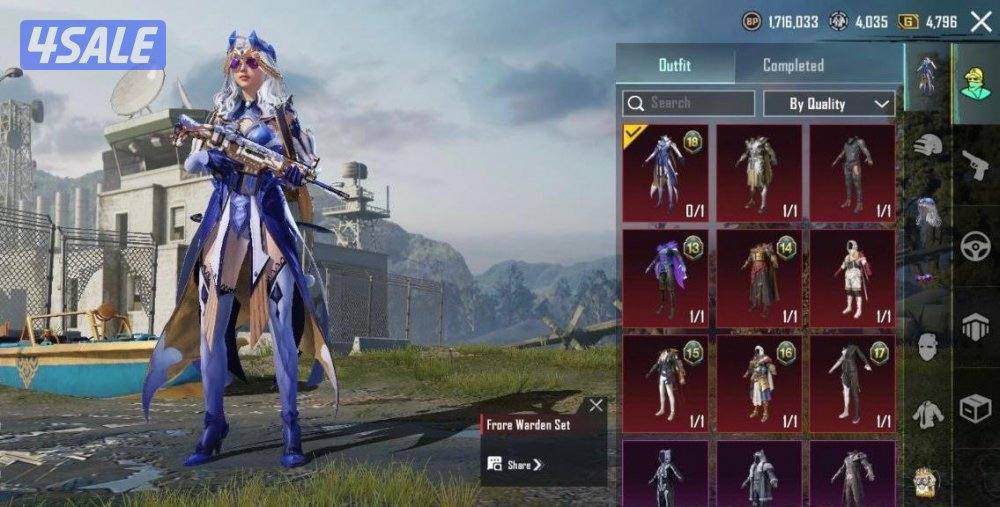Click the outfit Search field
Viewport: 1000px width, 507px height.
(x=688, y=103)
